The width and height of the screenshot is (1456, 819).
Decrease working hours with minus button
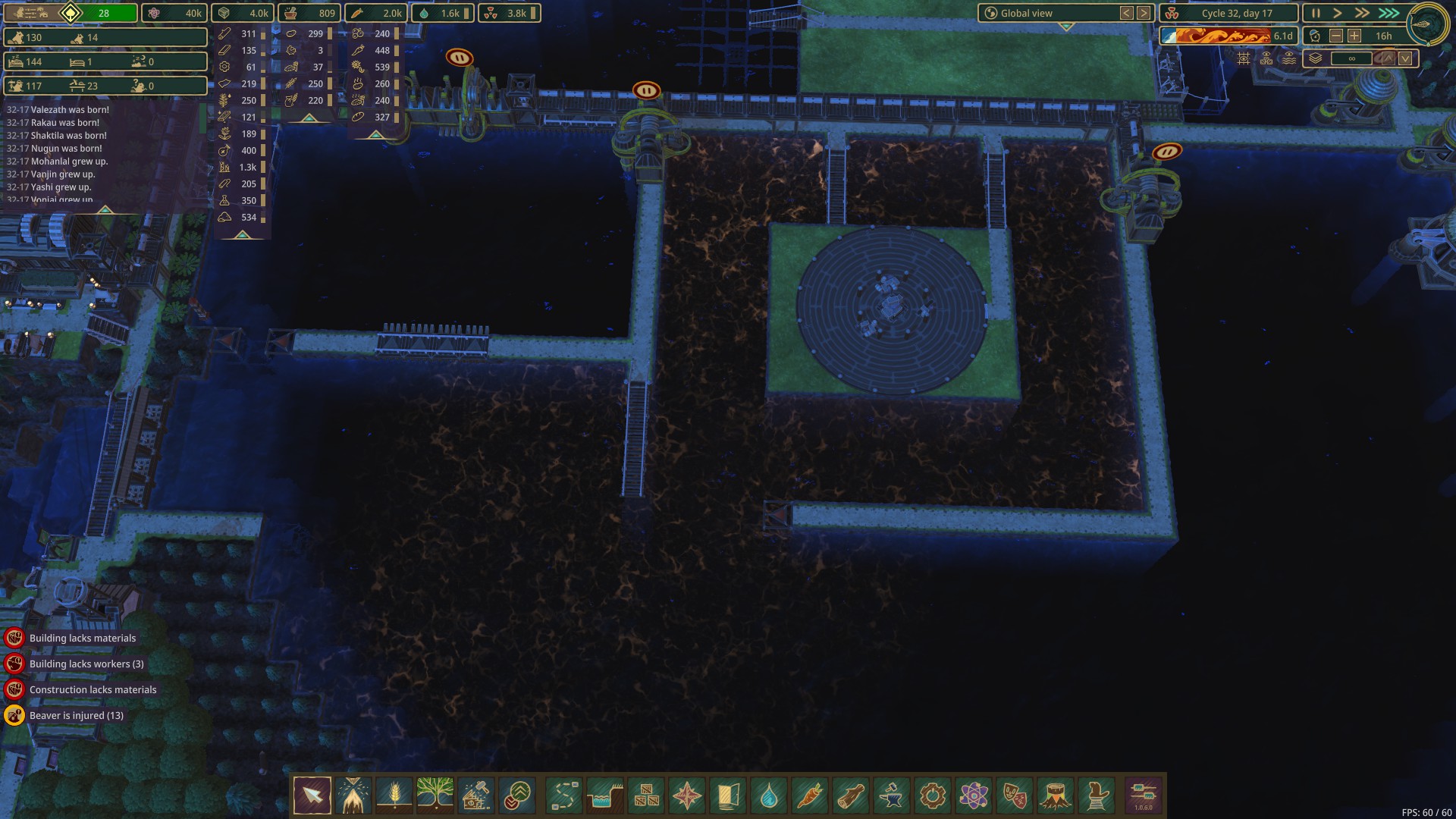point(1336,36)
